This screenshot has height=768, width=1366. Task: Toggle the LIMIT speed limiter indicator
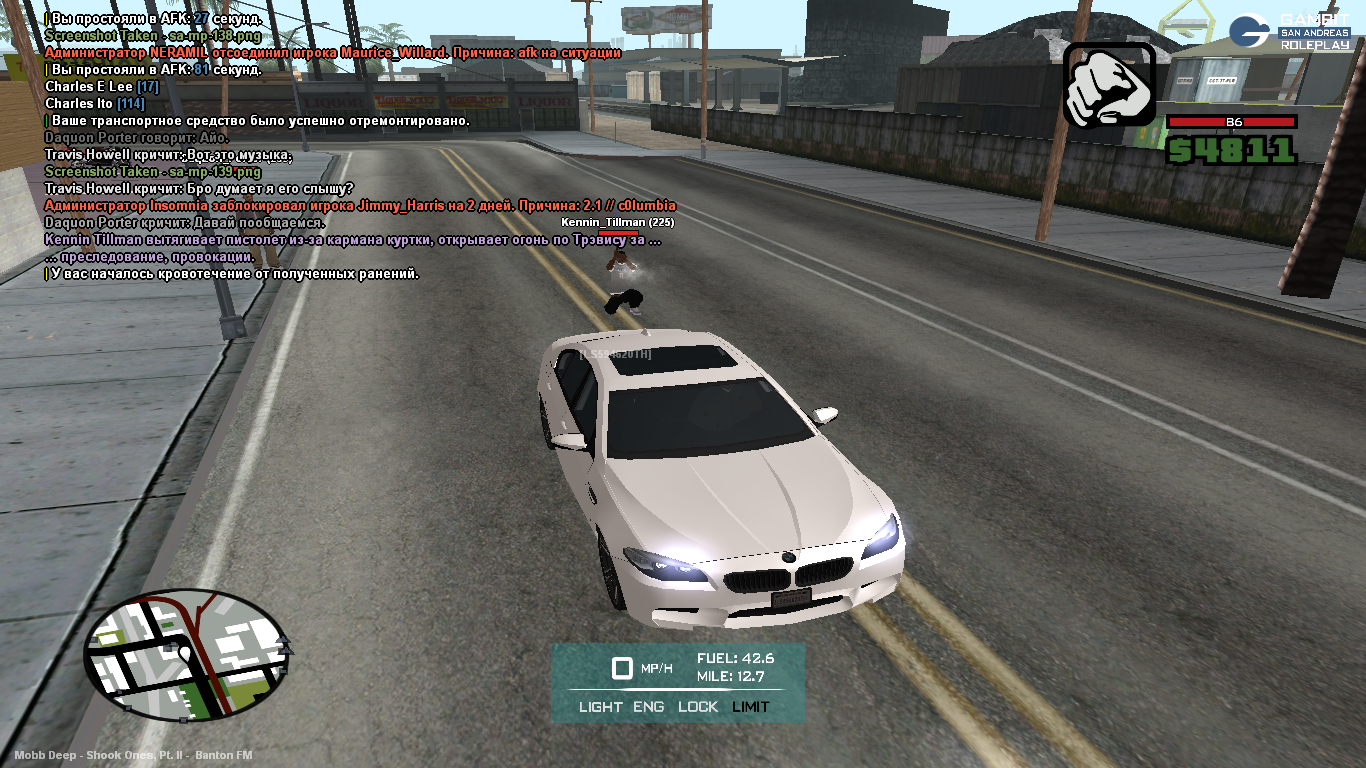point(751,707)
